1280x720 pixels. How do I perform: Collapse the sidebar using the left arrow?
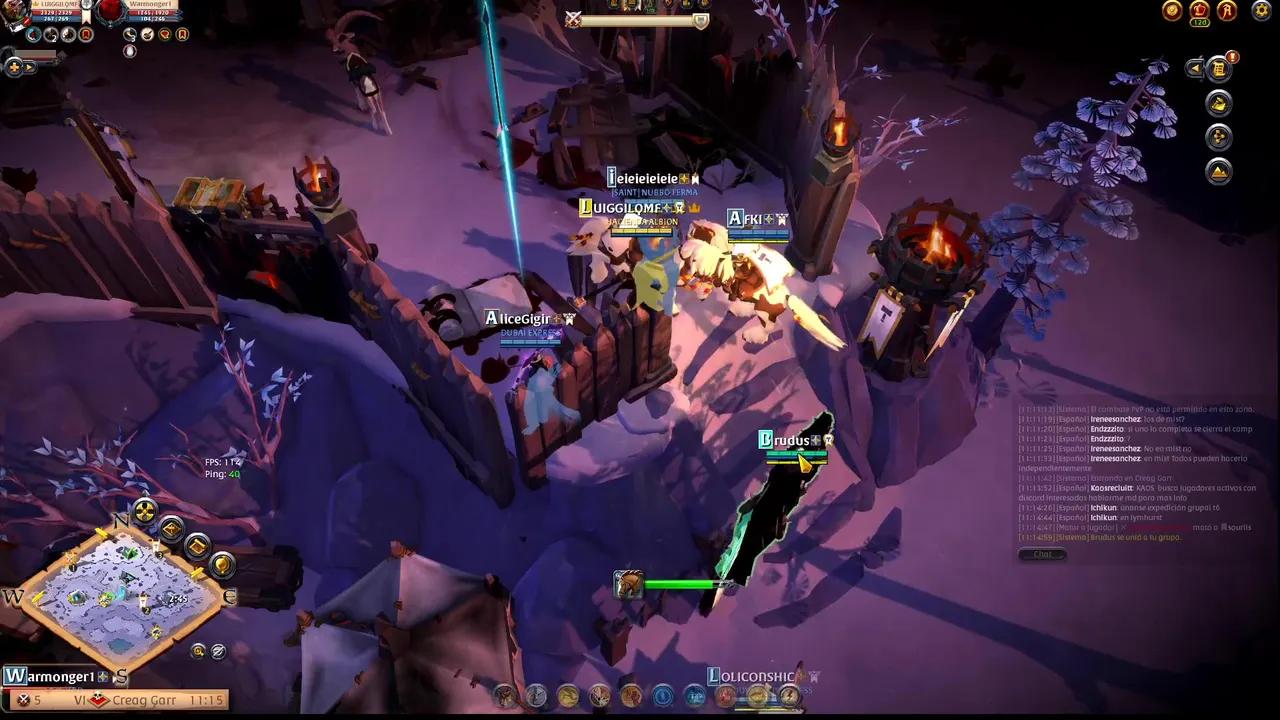coord(1195,68)
